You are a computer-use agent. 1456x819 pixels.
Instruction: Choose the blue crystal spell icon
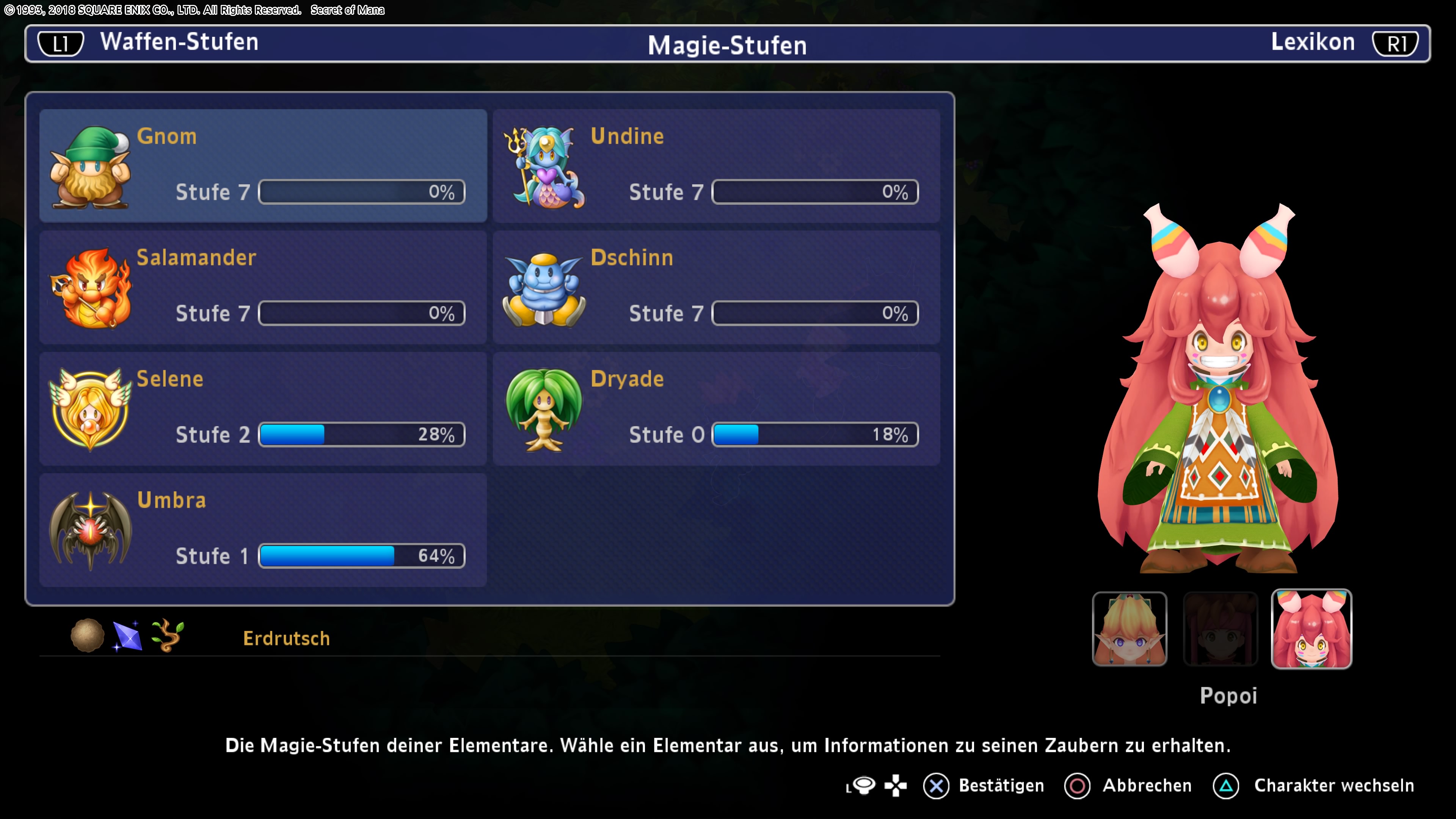tap(127, 637)
